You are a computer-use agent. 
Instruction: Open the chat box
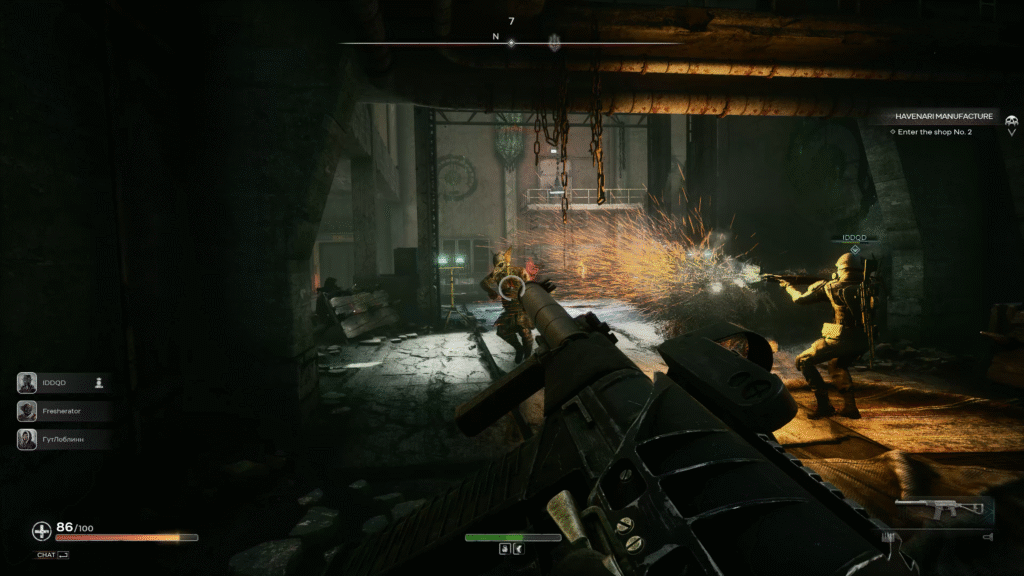pos(52,555)
